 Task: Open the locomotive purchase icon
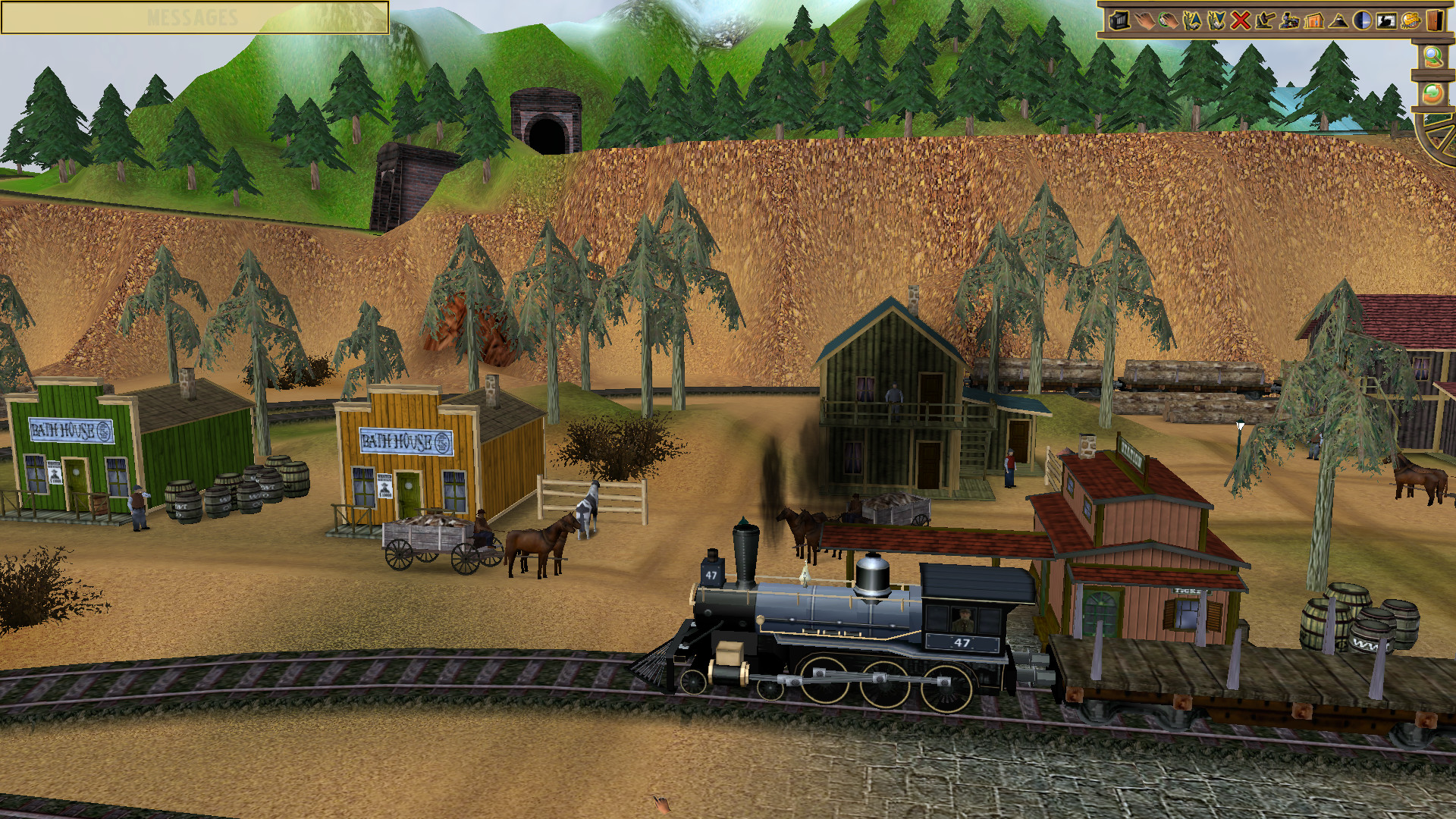[x=1289, y=23]
